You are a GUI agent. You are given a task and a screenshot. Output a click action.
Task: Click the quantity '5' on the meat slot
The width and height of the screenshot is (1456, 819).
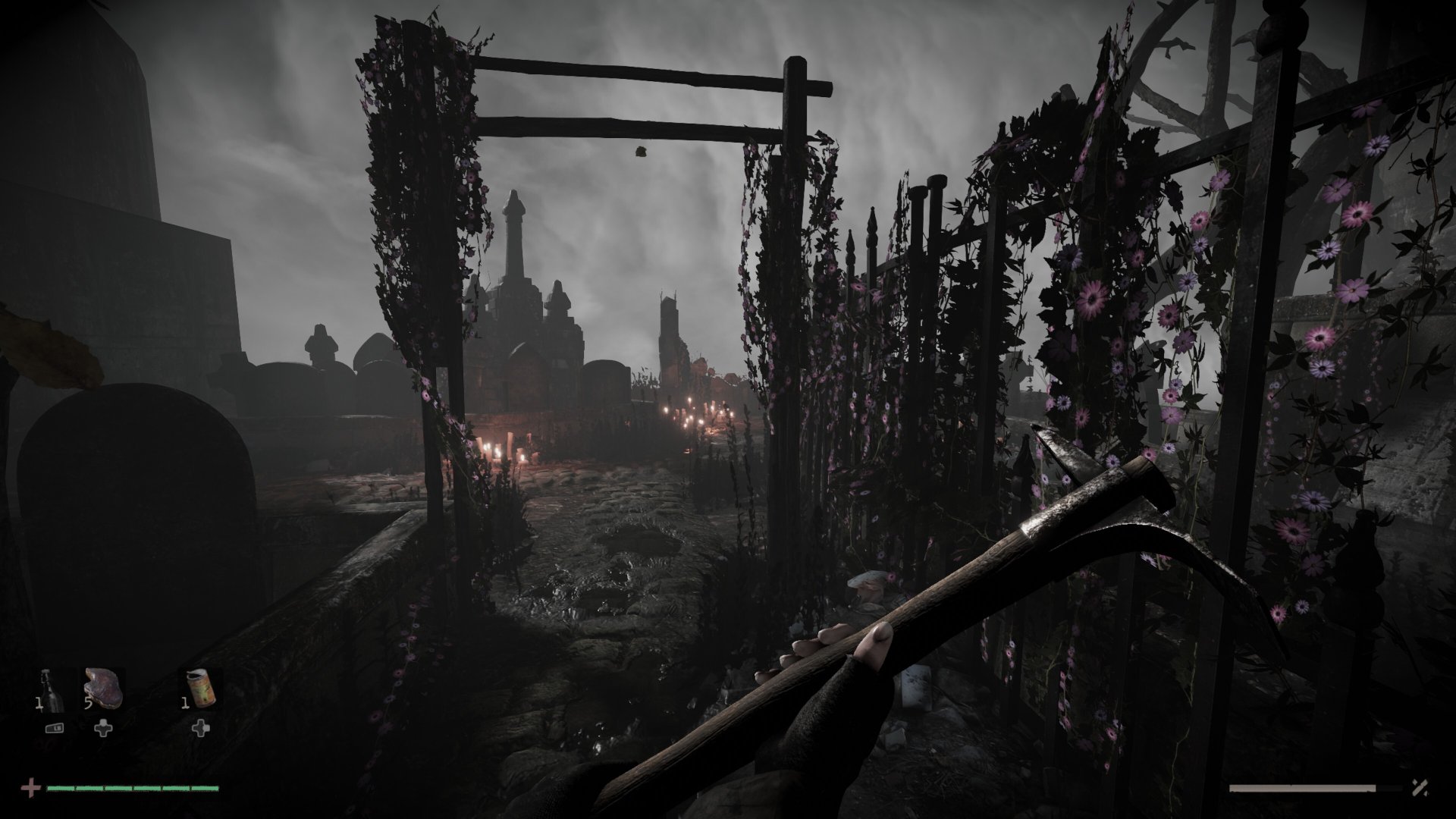[87, 703]
